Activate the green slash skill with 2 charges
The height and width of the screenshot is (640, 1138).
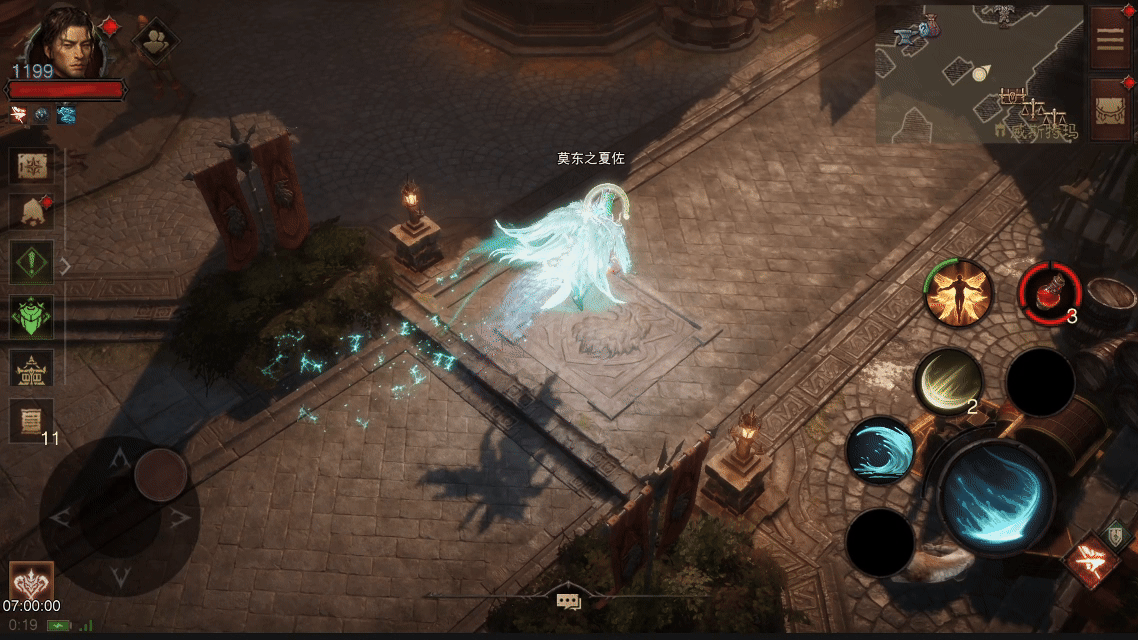(x=948, y=381)
